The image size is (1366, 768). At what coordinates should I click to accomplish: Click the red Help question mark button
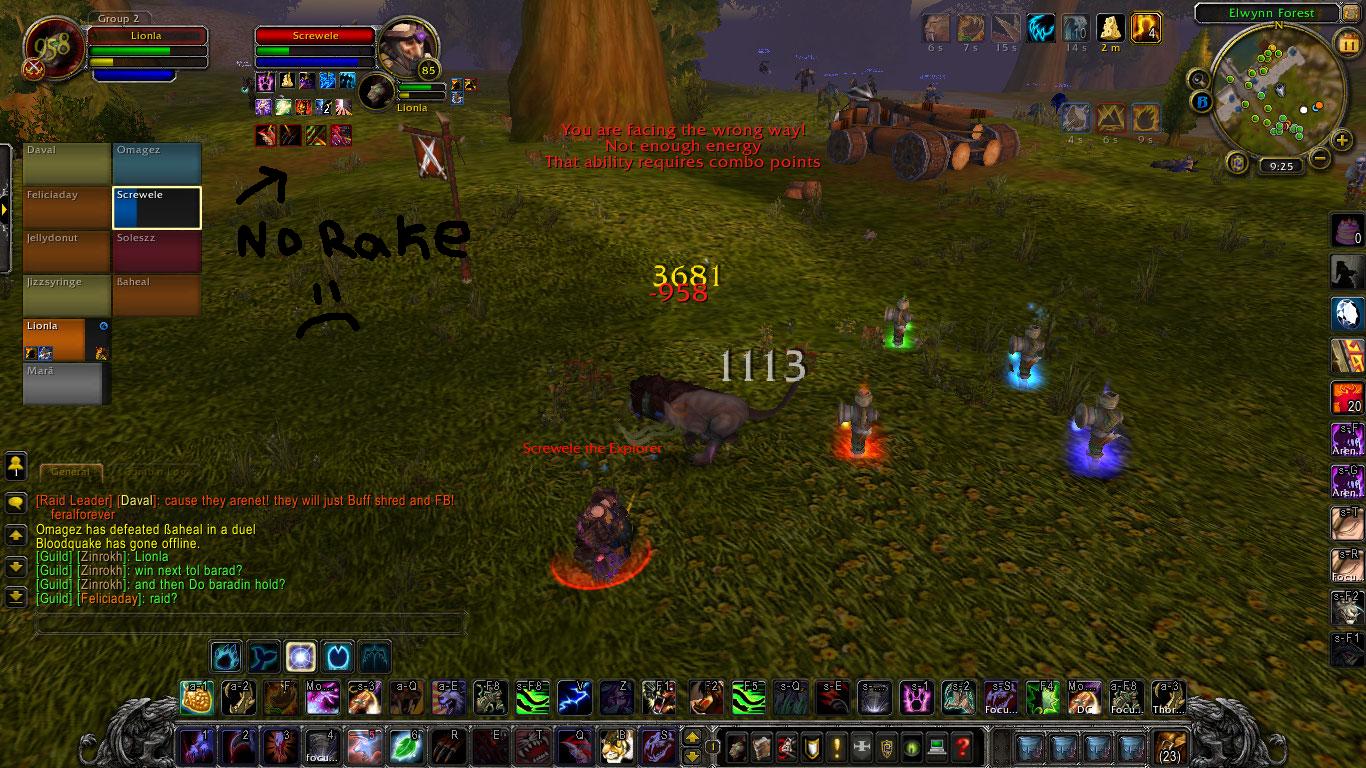tap(962, 746)
